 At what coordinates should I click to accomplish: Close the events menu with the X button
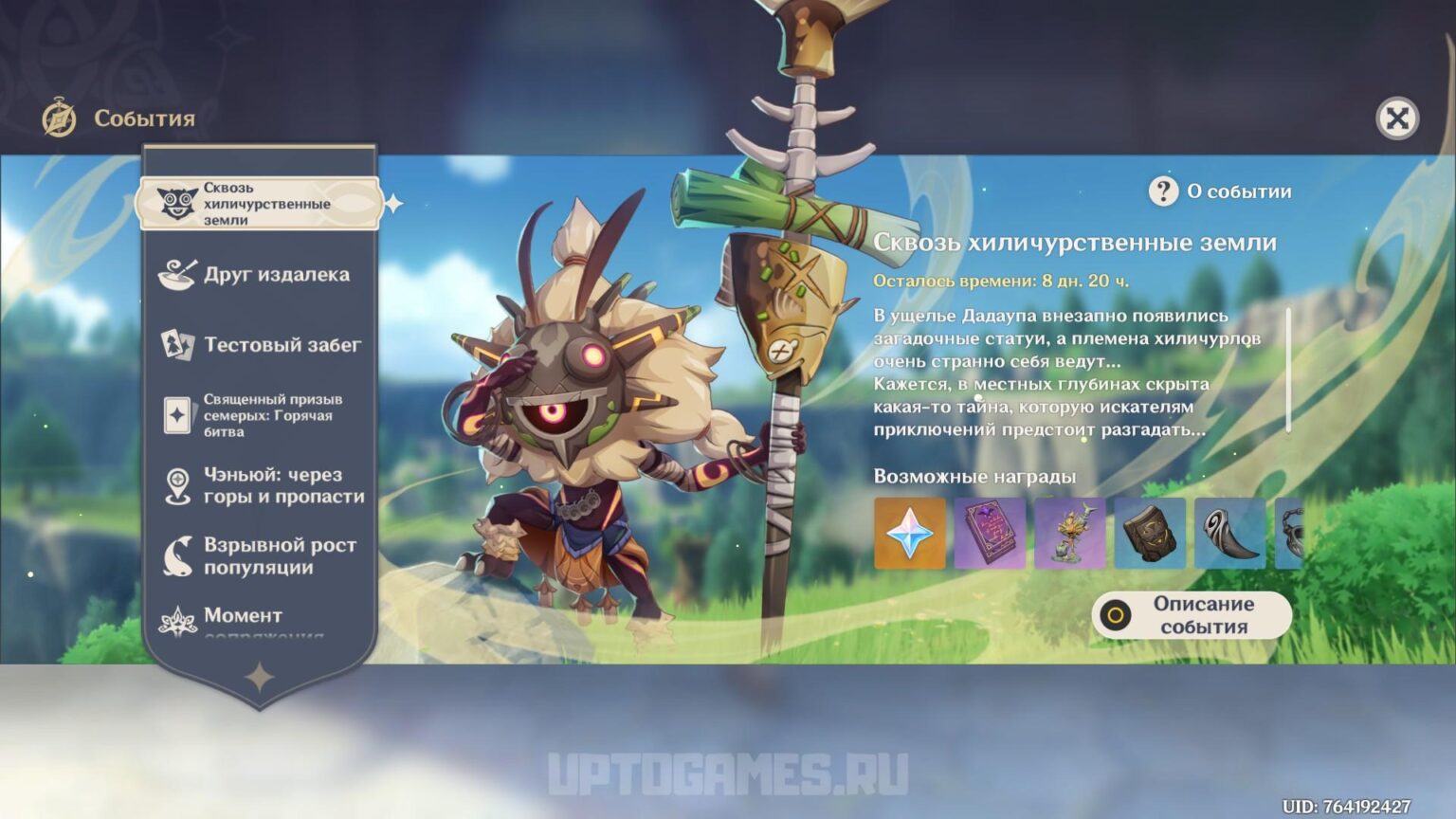(1396, 118)
